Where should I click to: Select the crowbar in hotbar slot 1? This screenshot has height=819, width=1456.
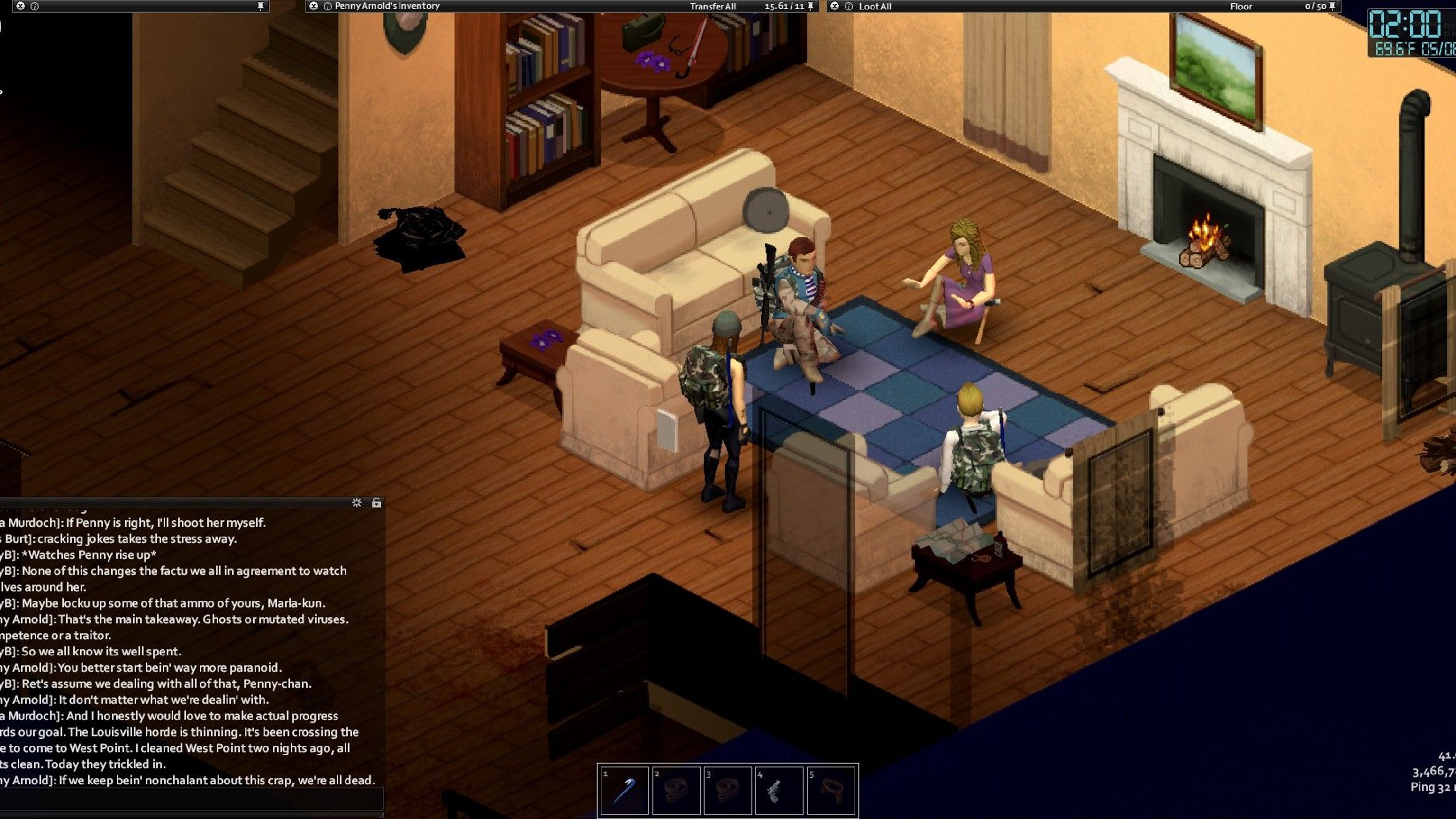(624, 790)
